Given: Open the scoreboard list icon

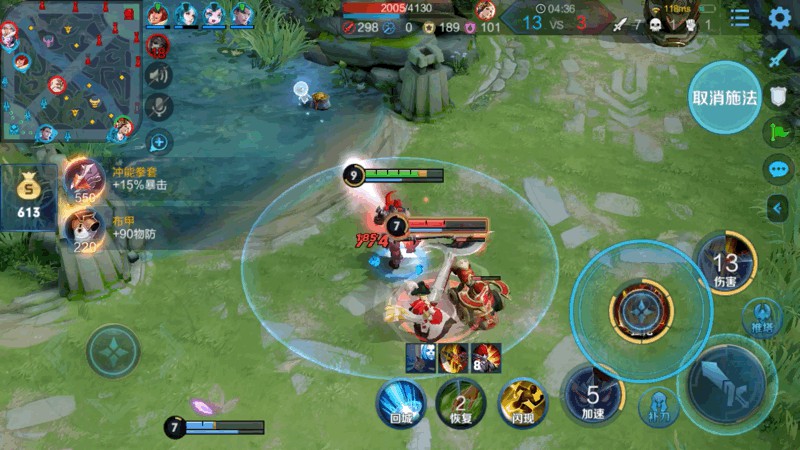Looking at the screenshot, I should tap(740, 18).
